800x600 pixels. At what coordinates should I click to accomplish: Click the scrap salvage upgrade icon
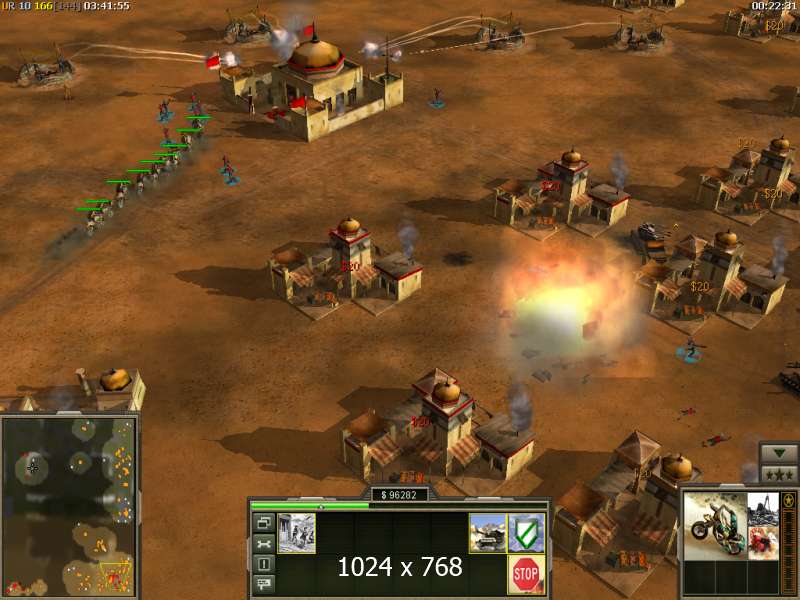(764, 507)
